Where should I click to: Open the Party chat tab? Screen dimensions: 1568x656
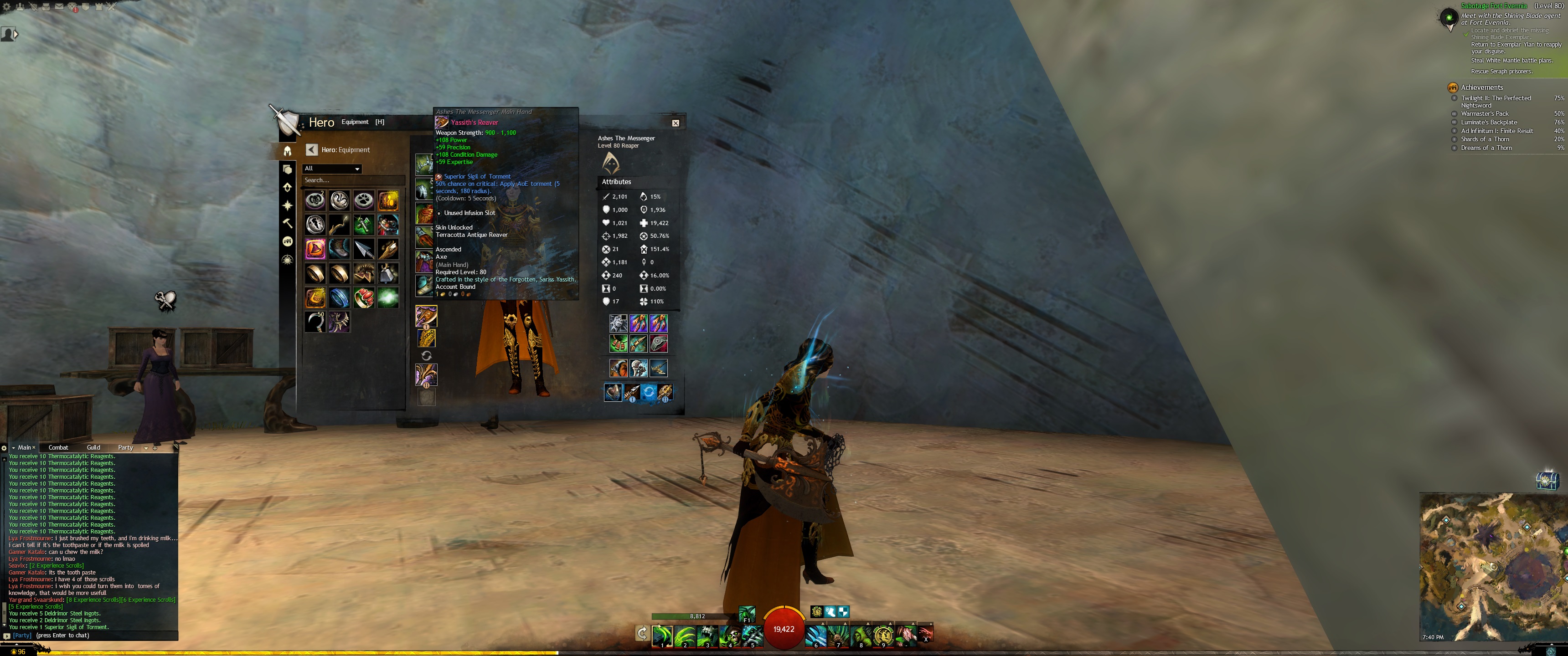(125, 448)
